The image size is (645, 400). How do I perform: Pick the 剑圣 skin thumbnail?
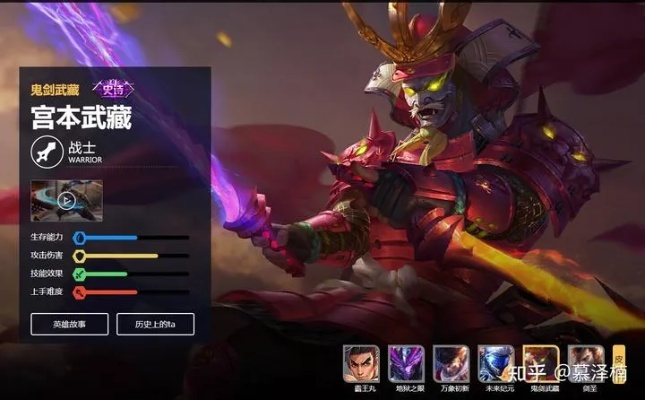point(584,361)
